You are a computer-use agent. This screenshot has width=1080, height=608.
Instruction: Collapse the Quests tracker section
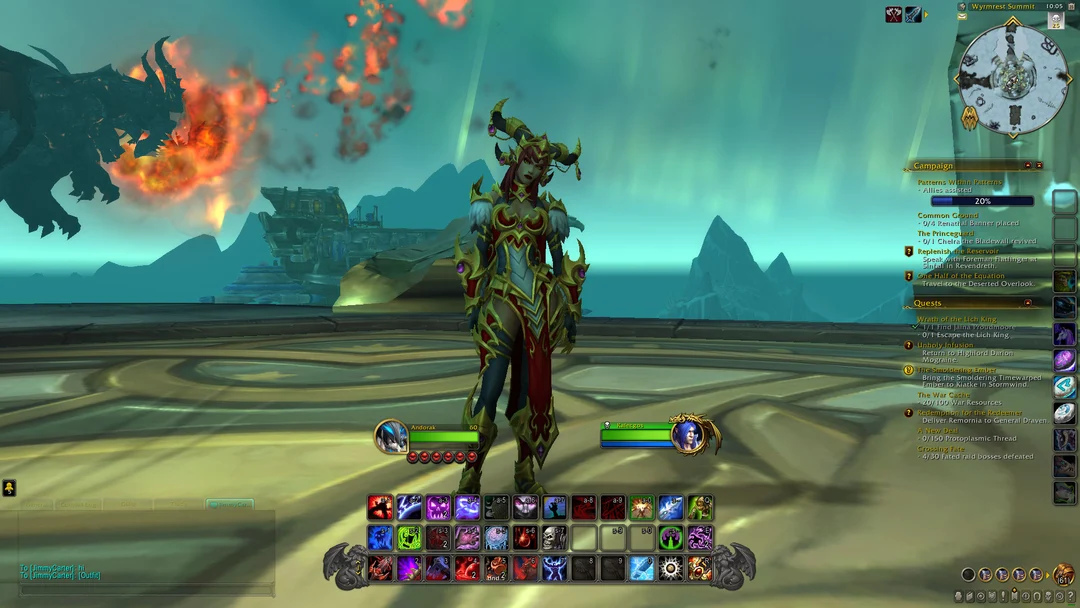(x=1028, y=302)
